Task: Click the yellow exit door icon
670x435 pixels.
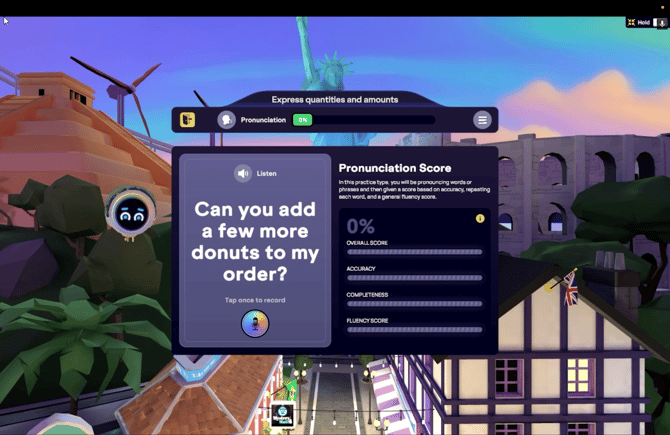Action: point(187,120)
